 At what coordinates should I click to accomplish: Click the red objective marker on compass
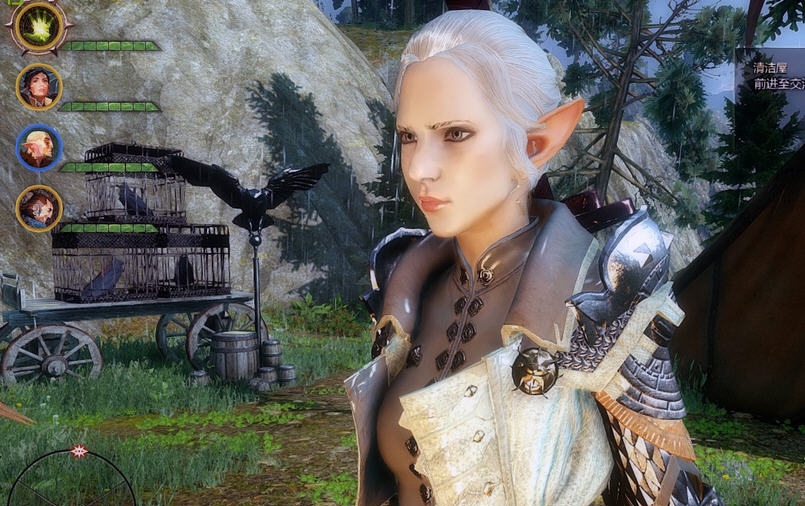tap(79, 451)
